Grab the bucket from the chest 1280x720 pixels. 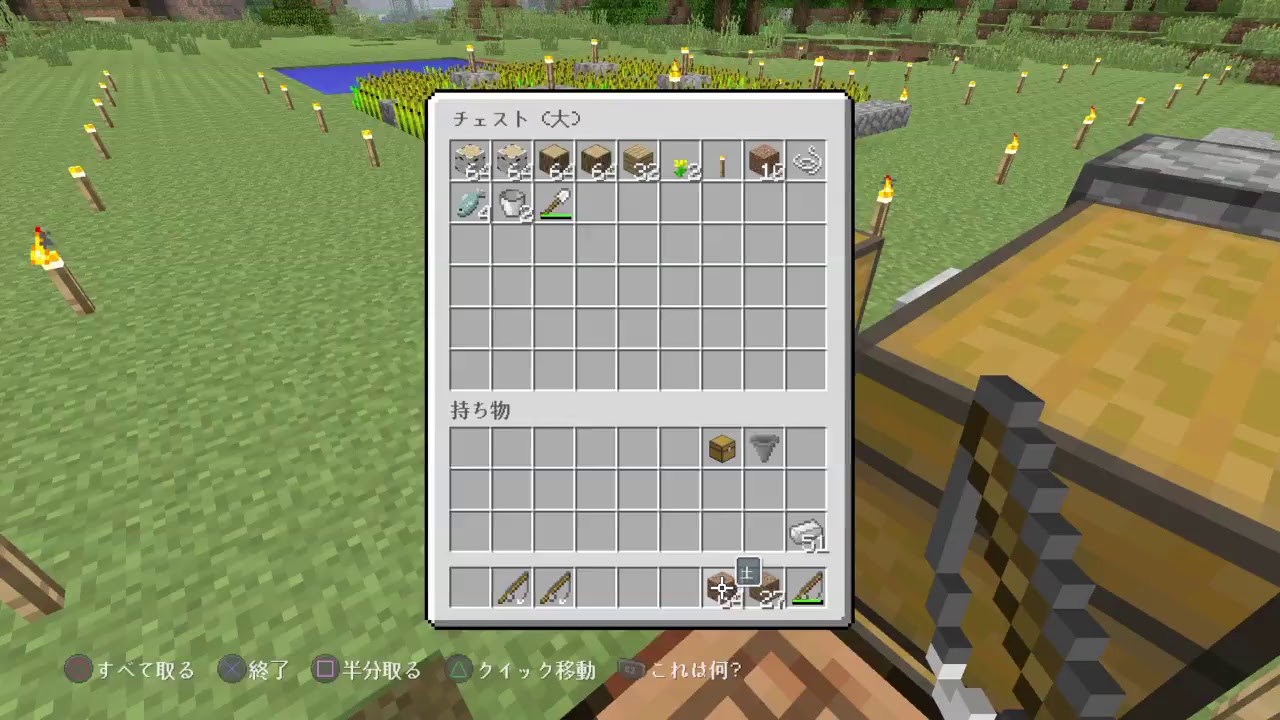(x=511, y=204)
